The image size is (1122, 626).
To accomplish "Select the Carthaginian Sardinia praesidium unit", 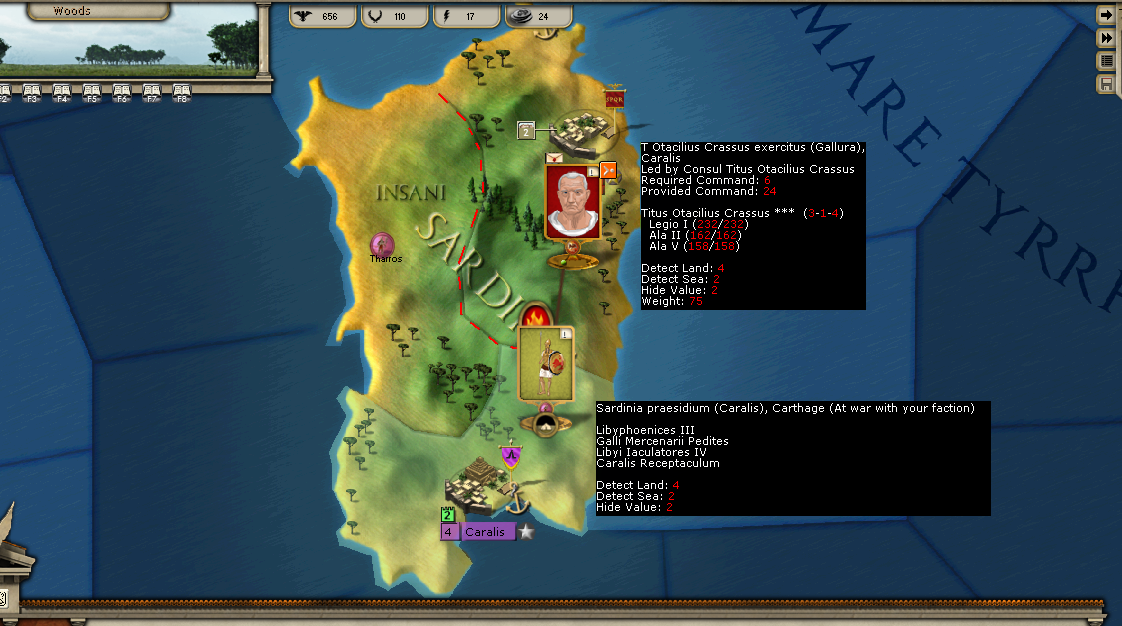I will pyautogui.click(x=545, y=365).
